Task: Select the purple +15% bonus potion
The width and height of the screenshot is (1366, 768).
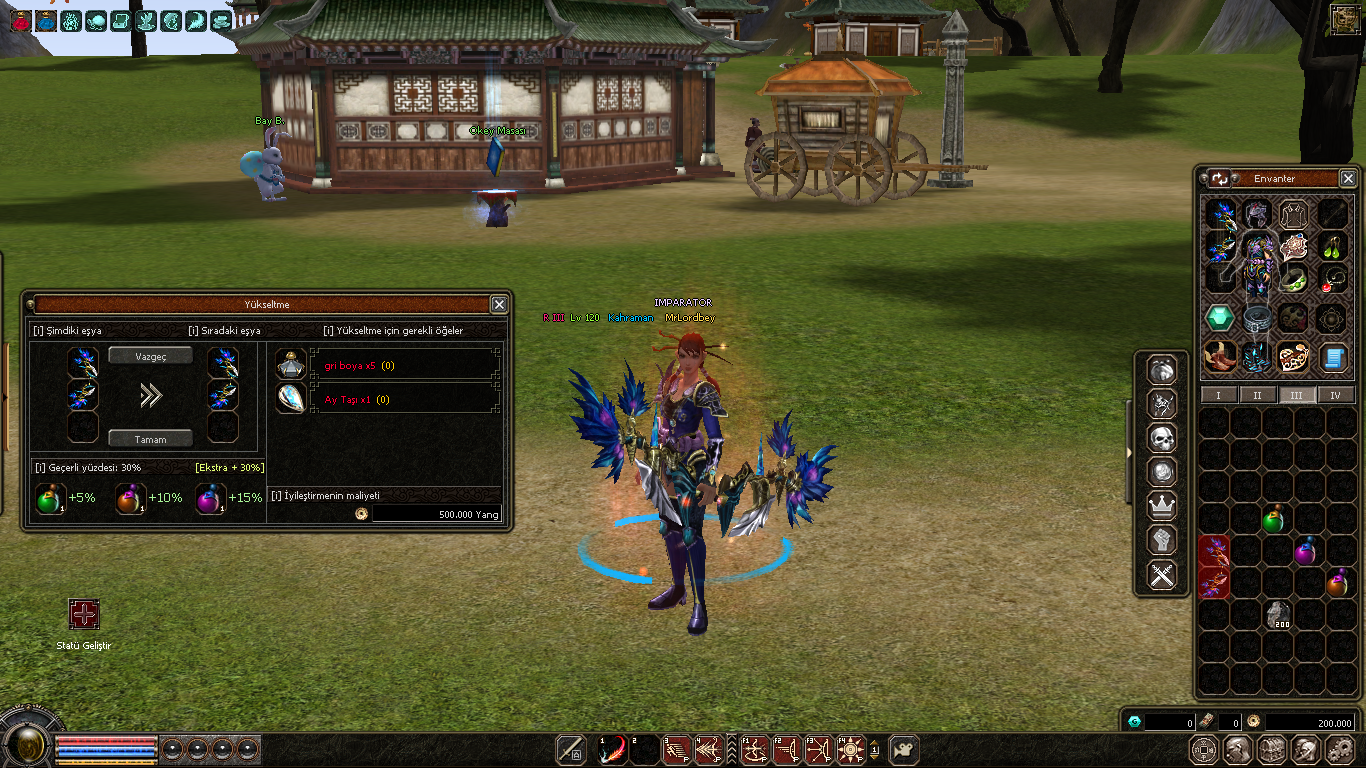Action: [x=209, y=498]
